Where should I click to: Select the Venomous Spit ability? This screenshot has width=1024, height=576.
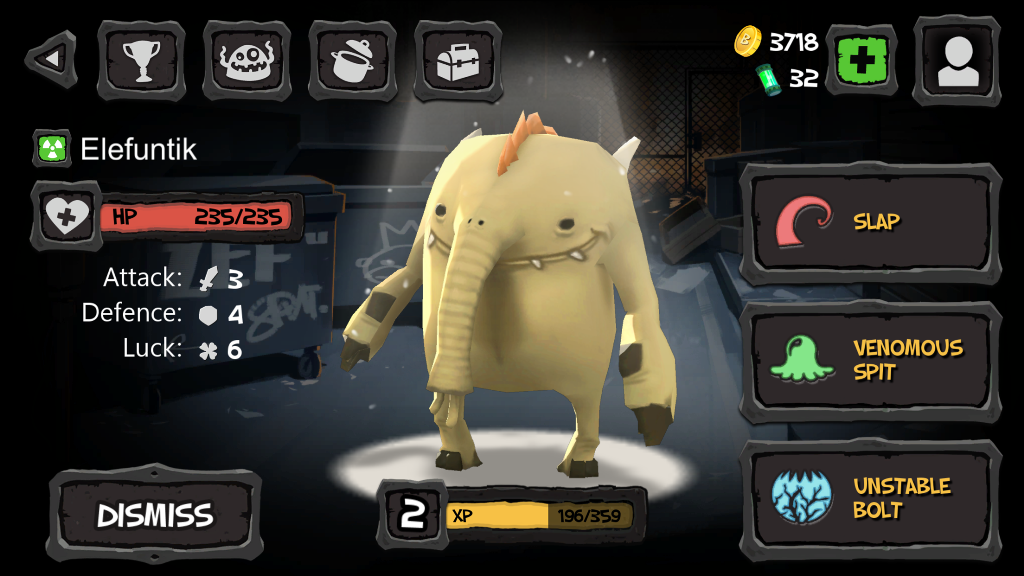[x=870, y=361]
